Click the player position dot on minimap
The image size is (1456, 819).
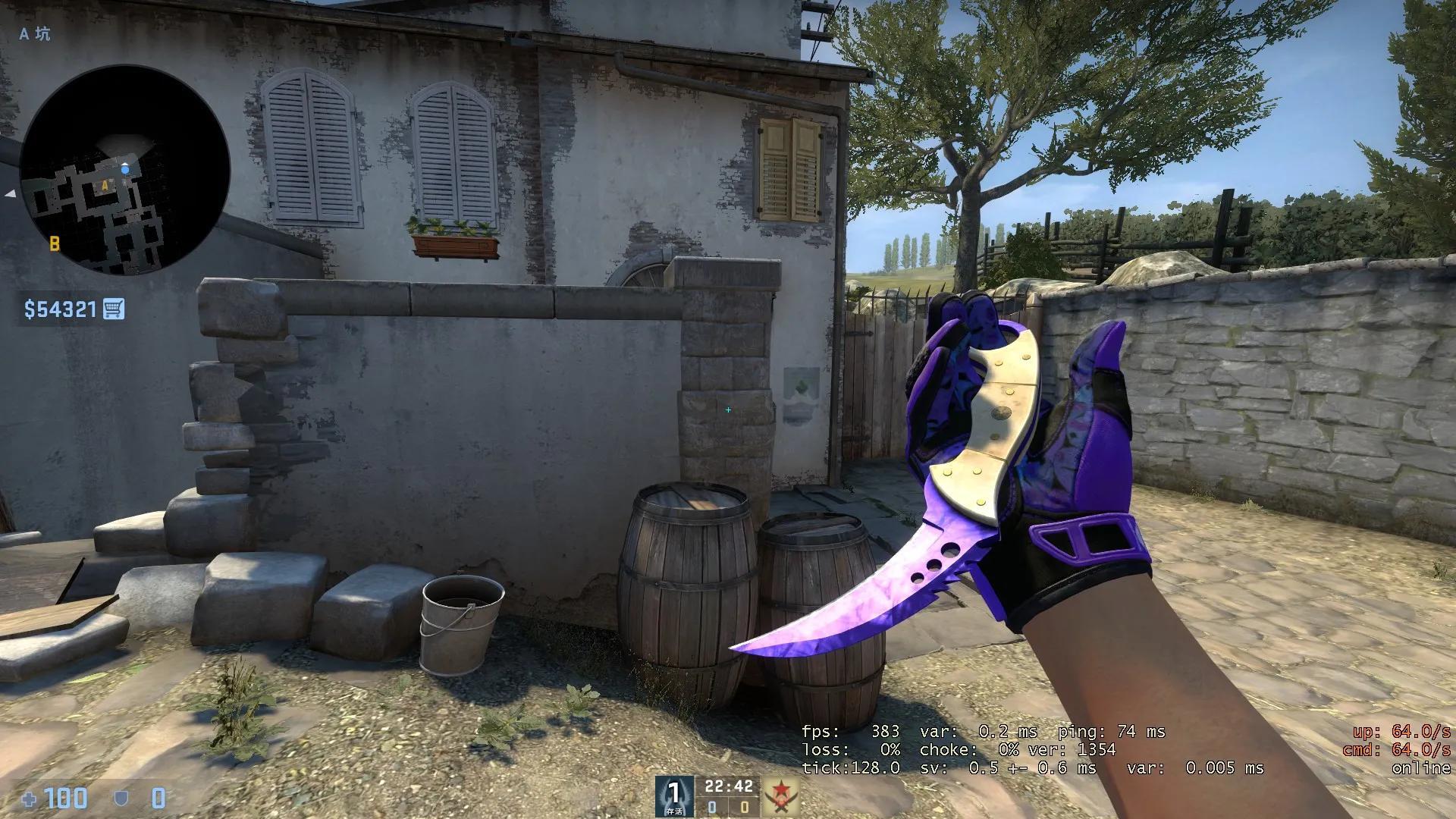point(125,169)
